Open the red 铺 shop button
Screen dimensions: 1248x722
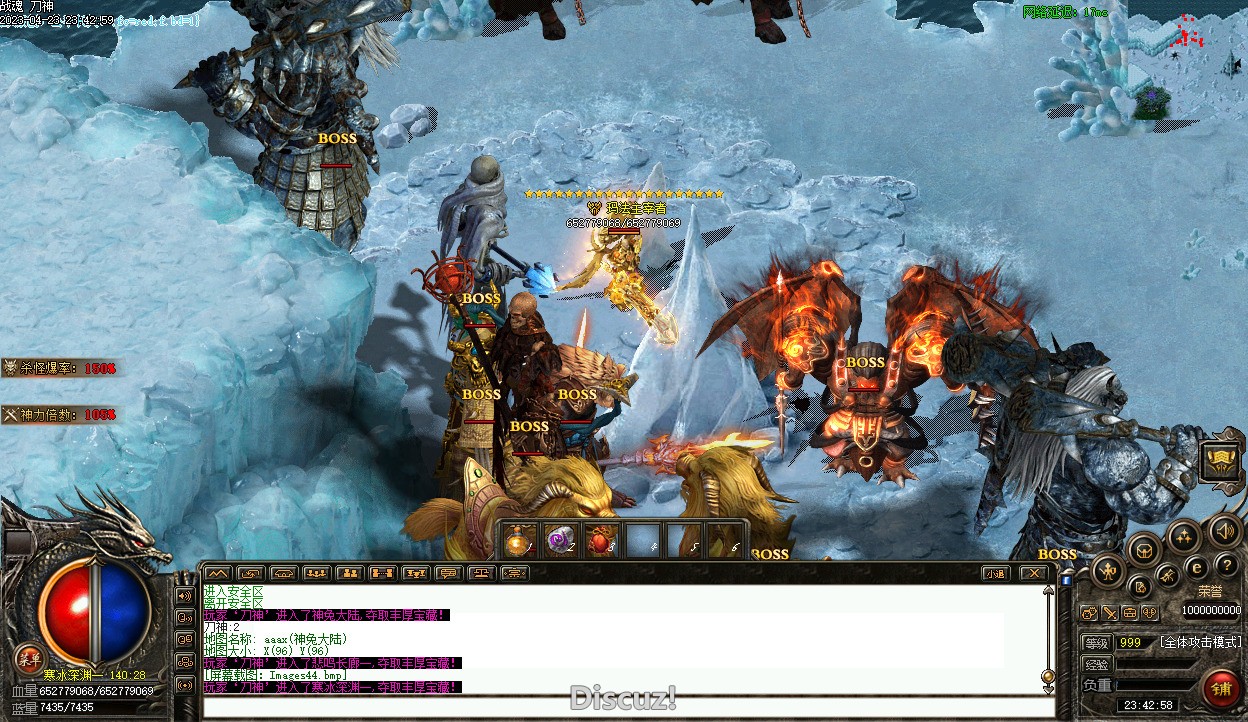point(1221,688)
